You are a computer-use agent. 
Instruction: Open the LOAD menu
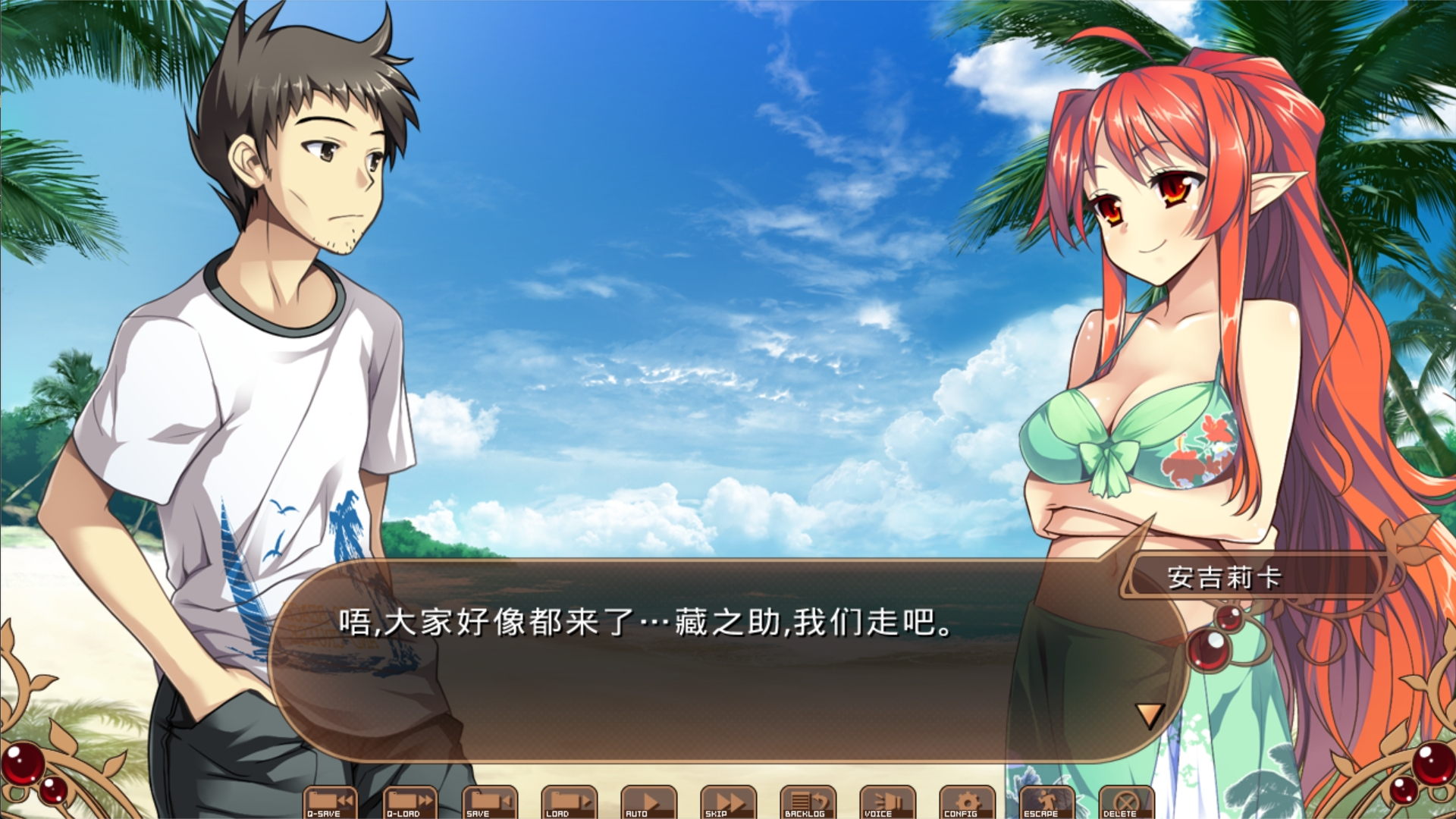point(570,802)
